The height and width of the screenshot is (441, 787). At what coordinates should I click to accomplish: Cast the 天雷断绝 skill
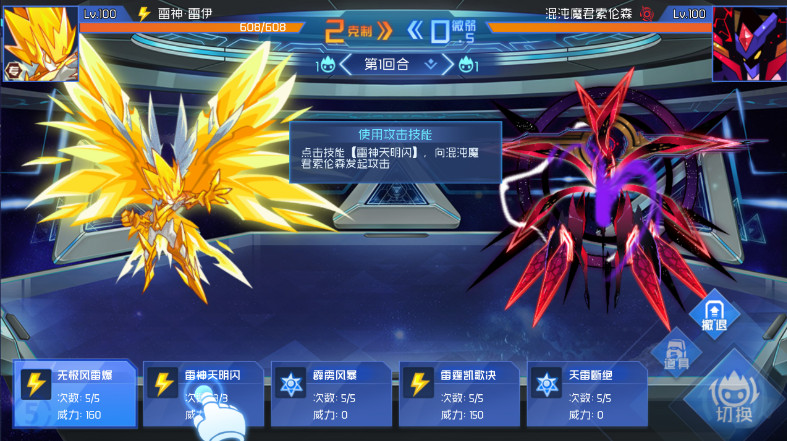pos(587,393)
